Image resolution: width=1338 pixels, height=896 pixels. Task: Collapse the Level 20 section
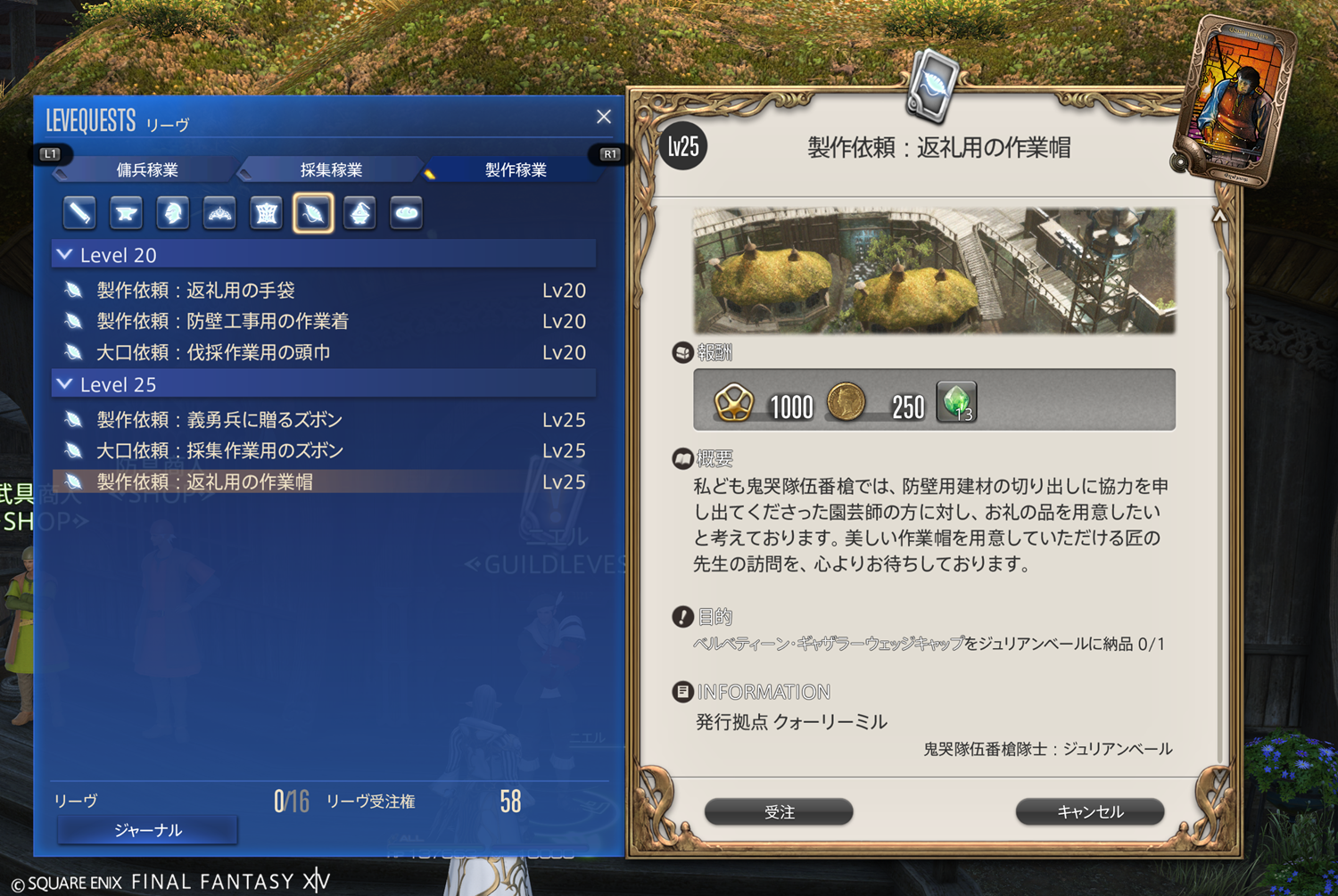(x=65, y=255)
